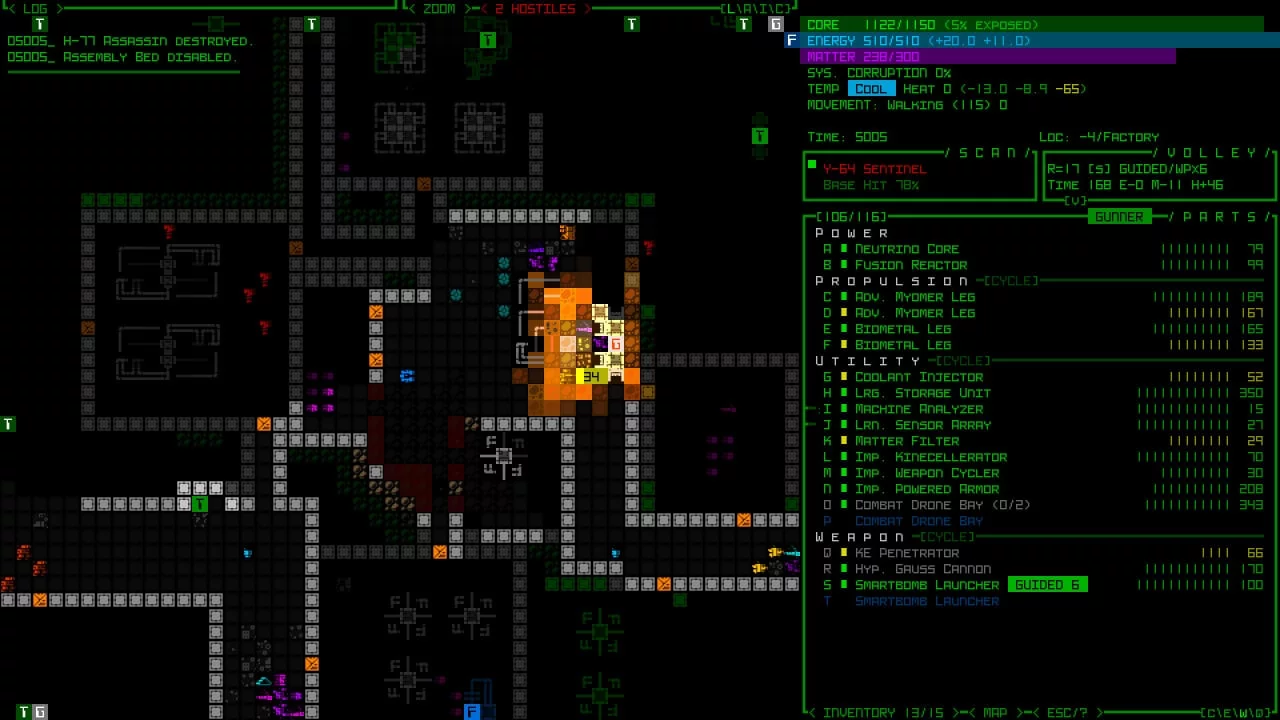Select the Lrg. Storage Unit part
This screenshot has width=1280, height=720.
point(922,393)
